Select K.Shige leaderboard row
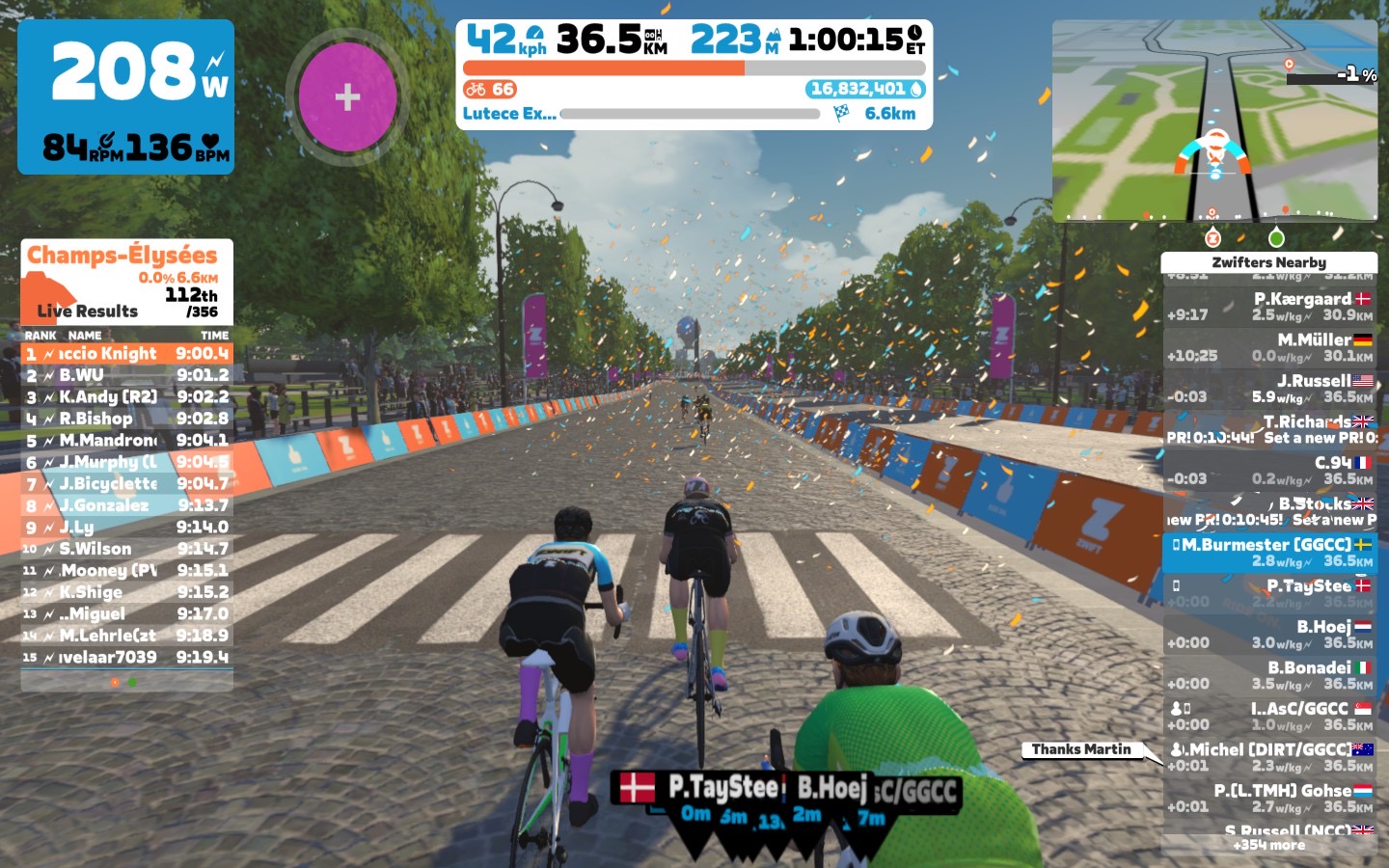This screenshot has width=1389, height=868. [x=126, y=592]
